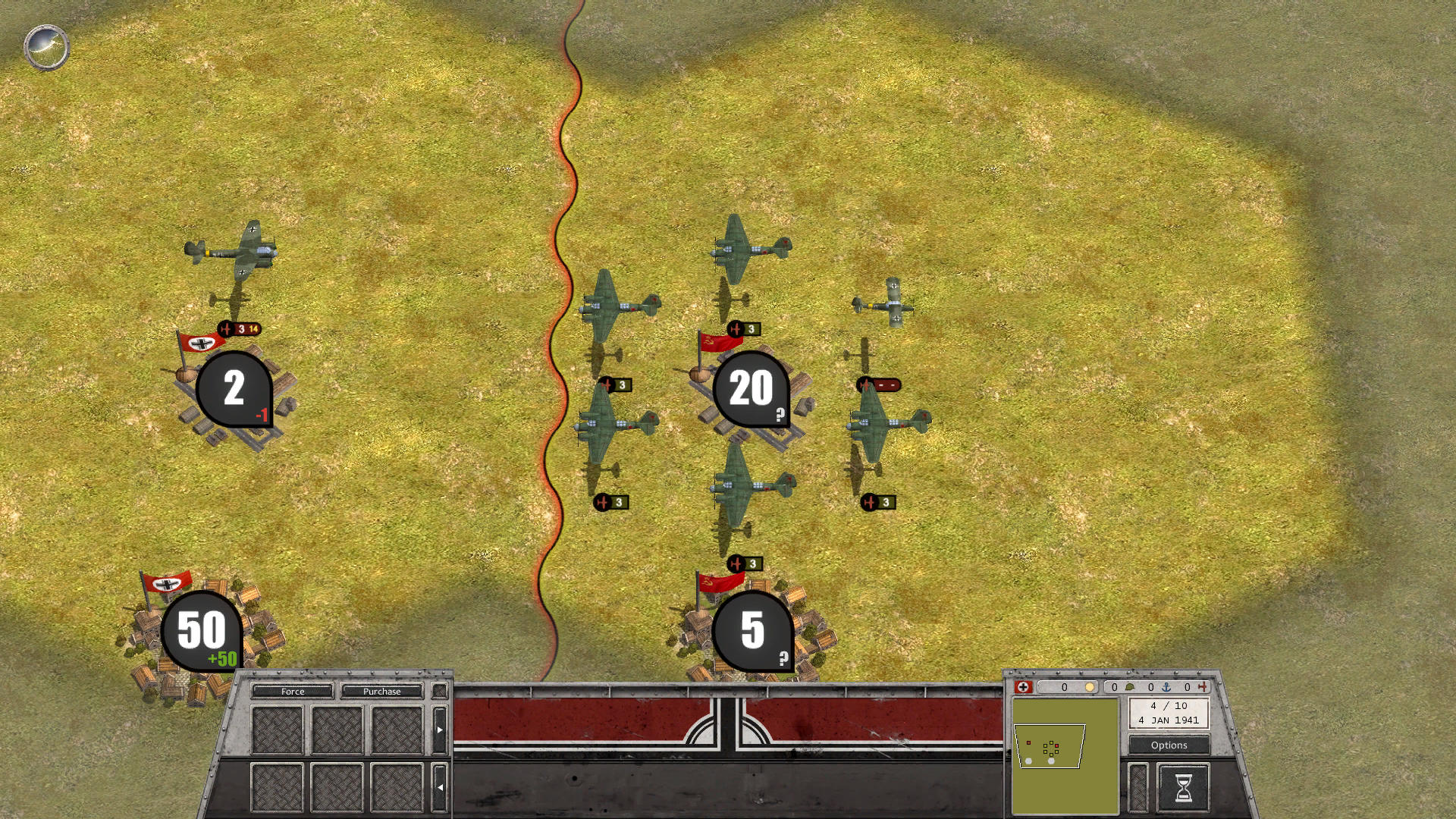This screenshot has height=819, width=1456.
Task: Click the prestige coin icon showing 0
Action: [x=1090, y=688]
